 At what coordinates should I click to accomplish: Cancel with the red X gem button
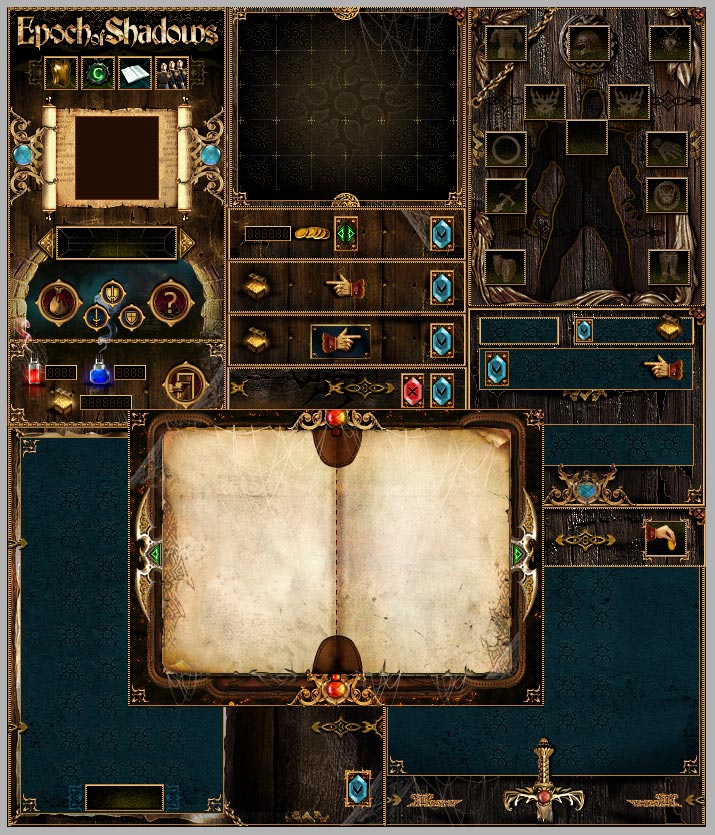coord(412,390)
